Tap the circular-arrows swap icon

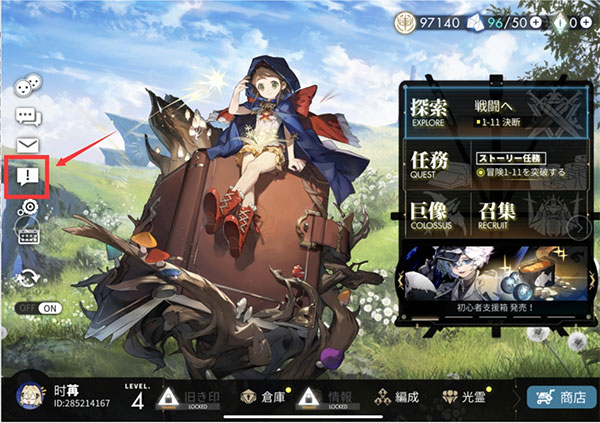28,277
